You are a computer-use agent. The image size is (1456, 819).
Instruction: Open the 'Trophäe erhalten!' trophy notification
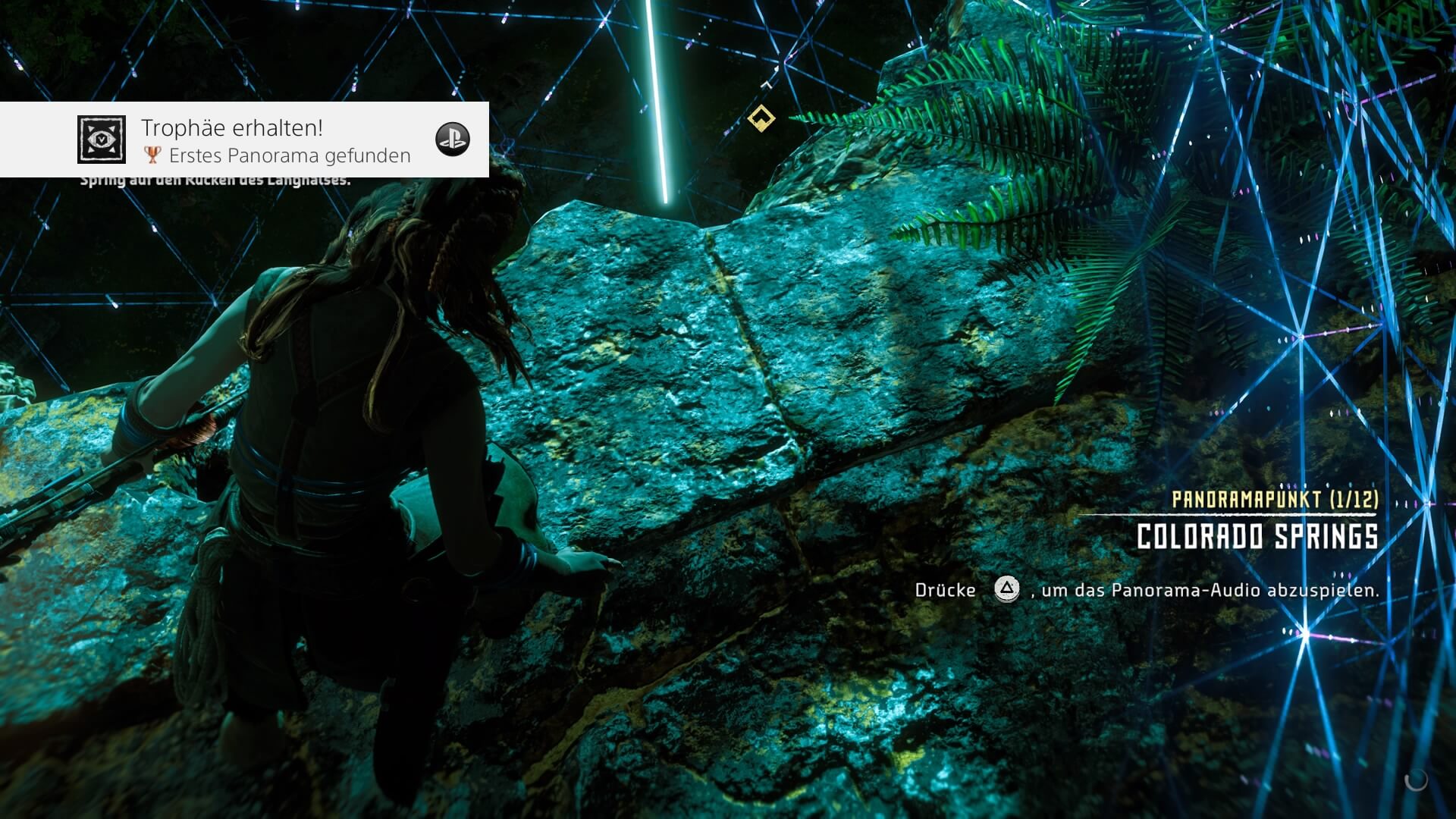tap(244, 140)
